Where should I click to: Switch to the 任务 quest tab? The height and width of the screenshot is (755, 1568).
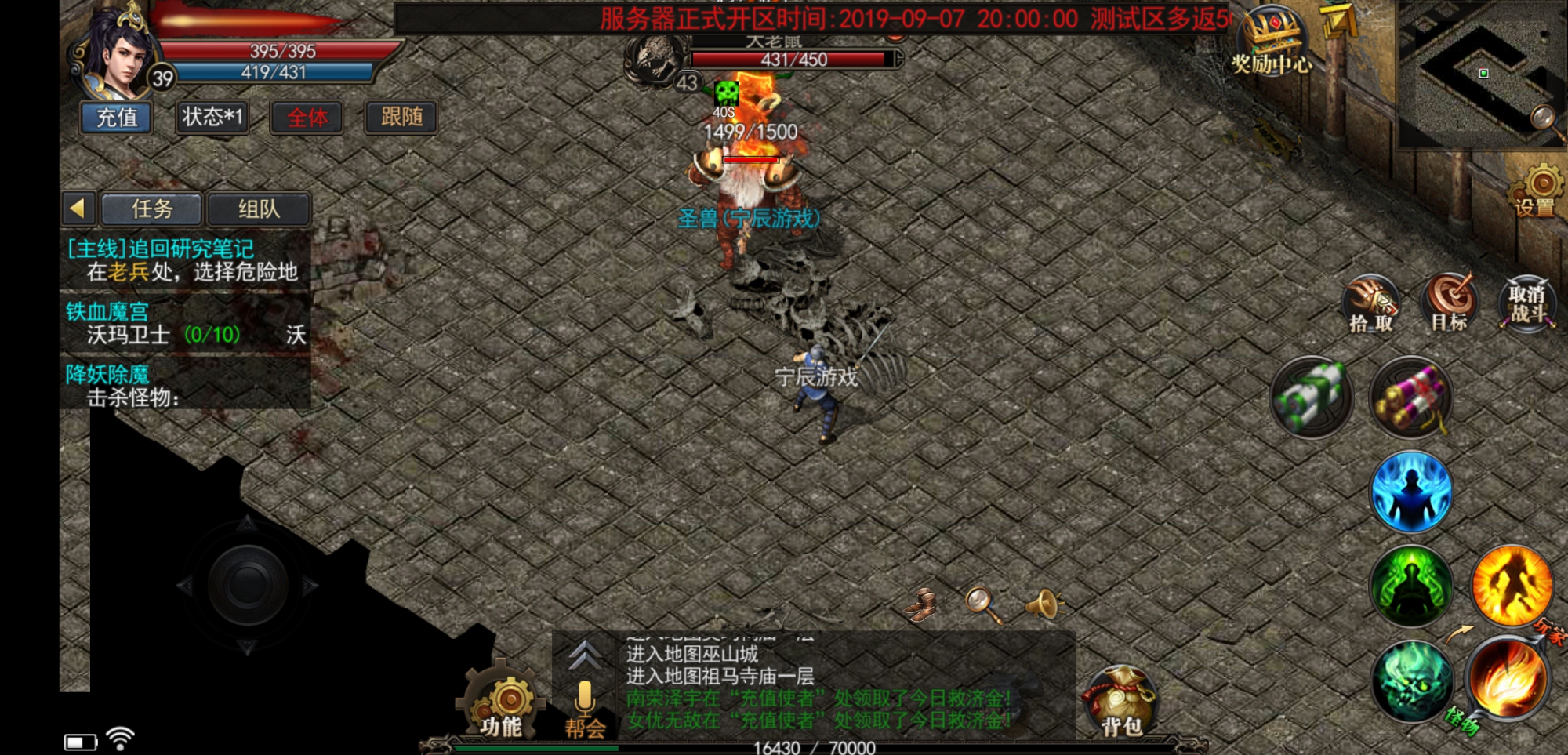click(x=152, y=209)
